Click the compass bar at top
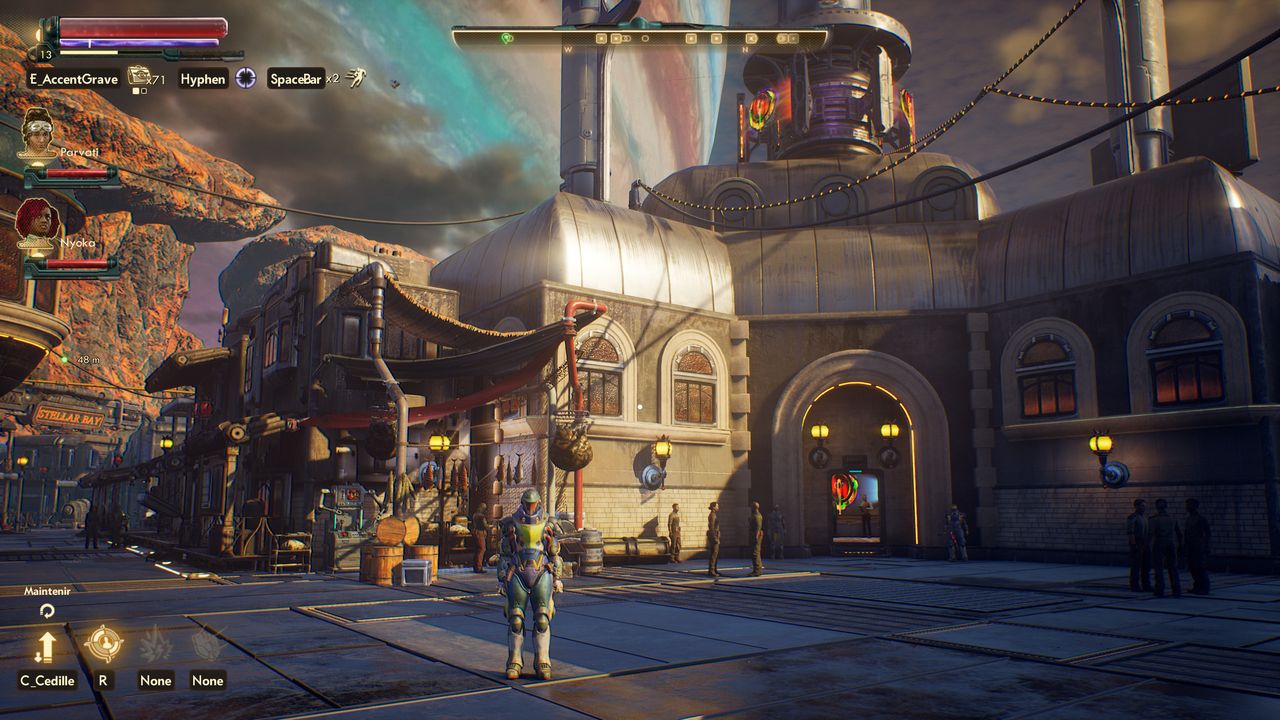The height and width of the screenshot is (720, 1280). [x=640, y=38]
